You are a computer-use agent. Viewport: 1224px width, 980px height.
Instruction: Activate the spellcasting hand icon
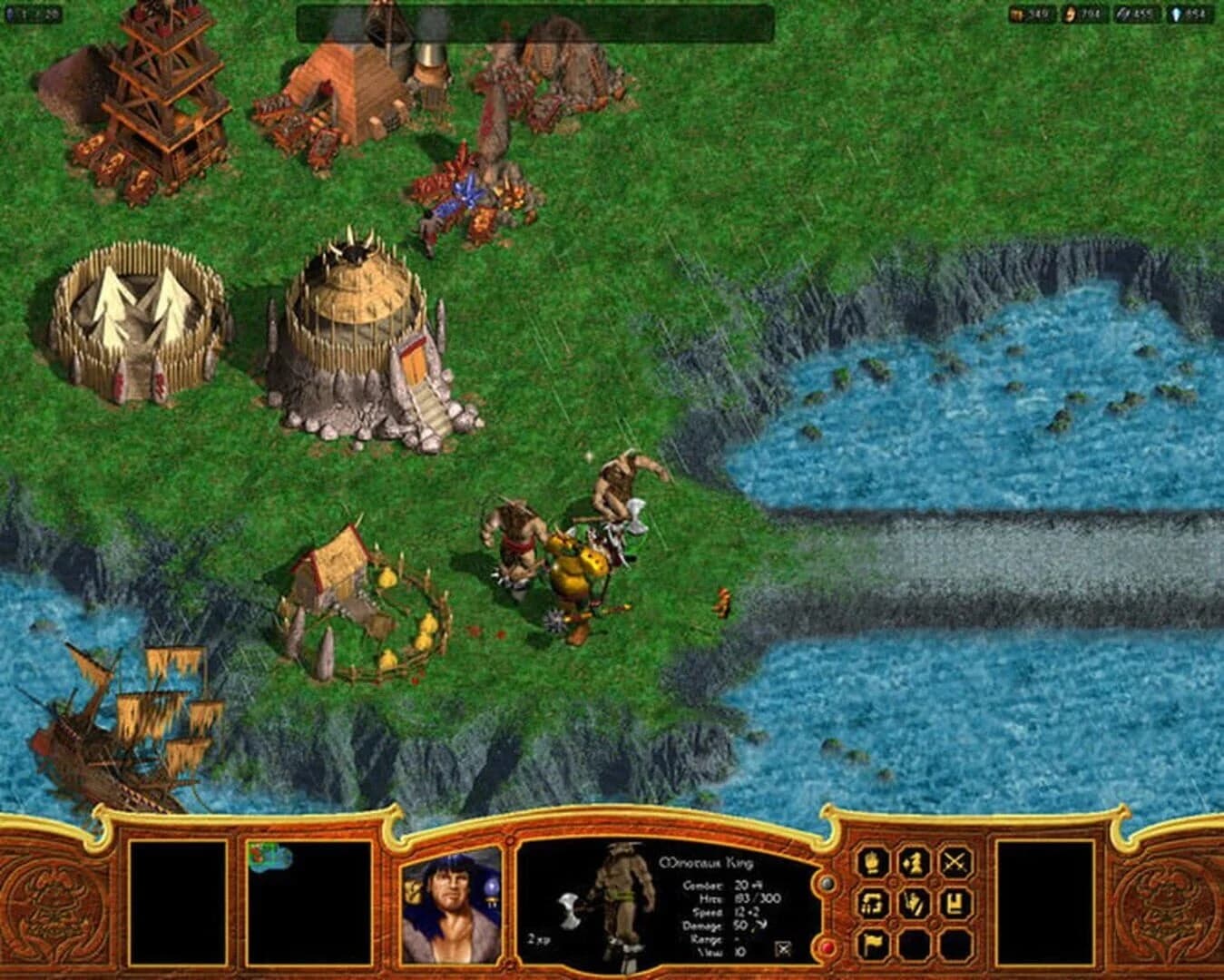[x=914, y=905]
